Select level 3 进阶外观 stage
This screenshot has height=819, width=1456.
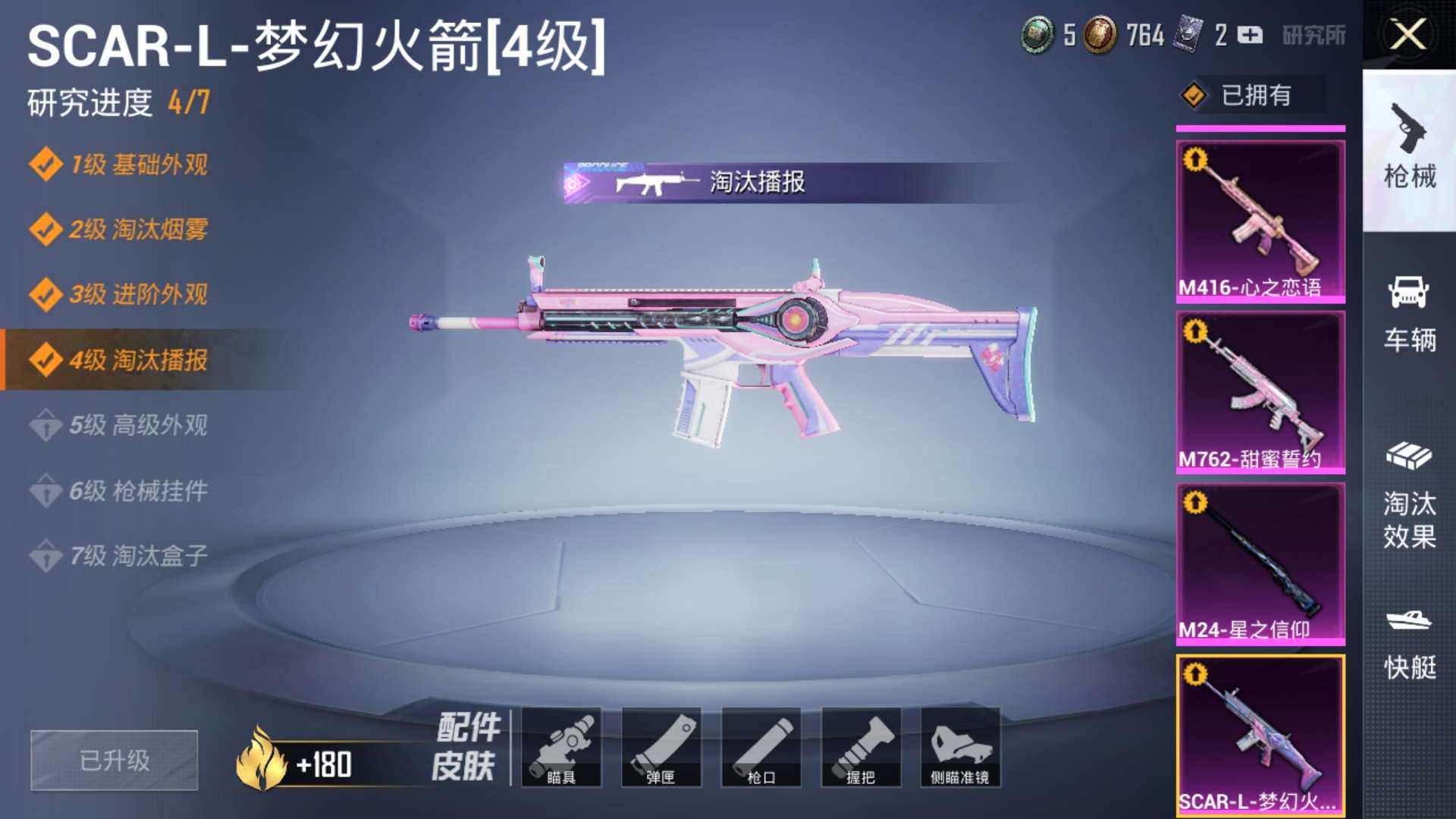pyautogui.click(x=138, y=294)
